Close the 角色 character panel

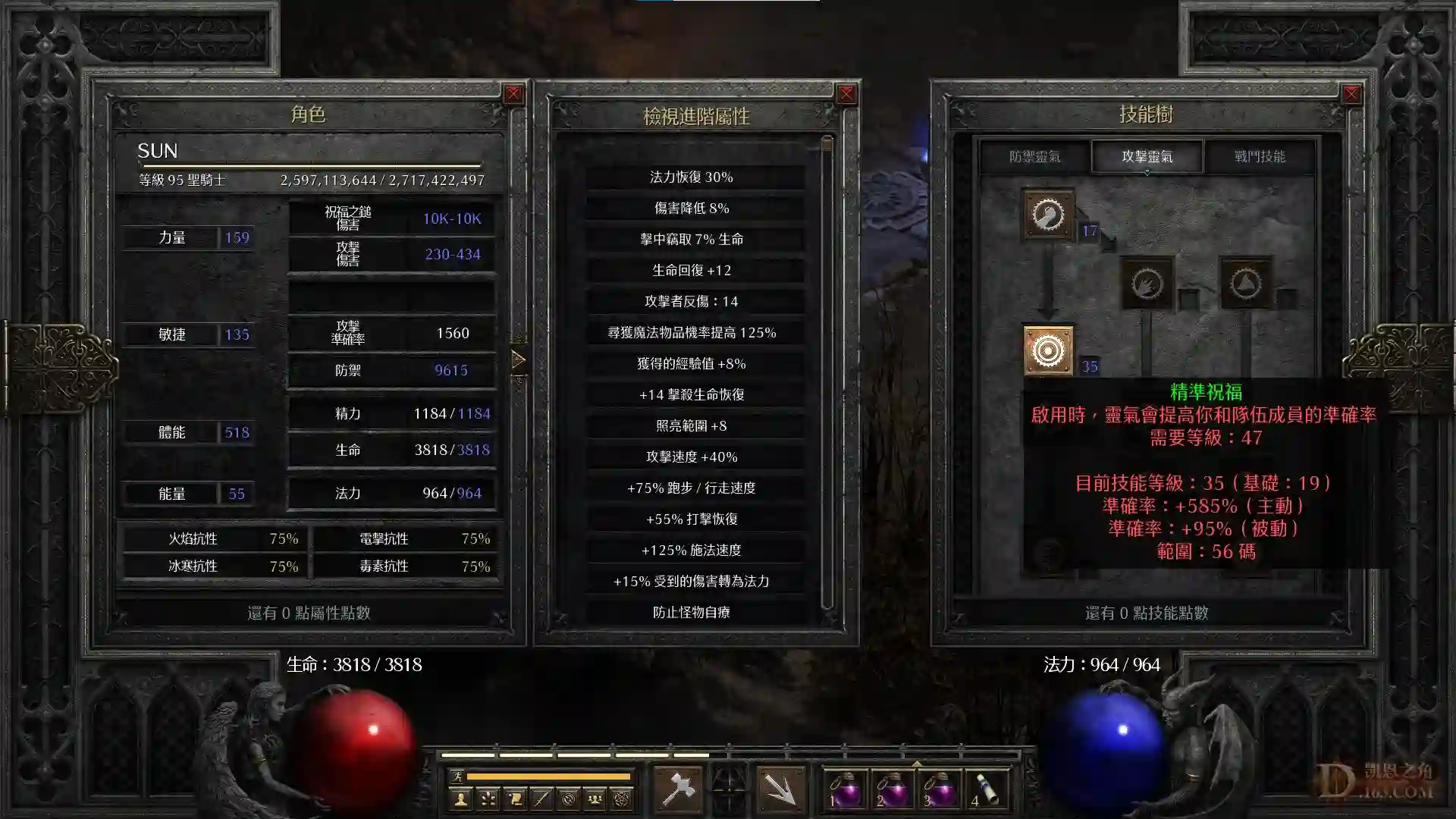tap(513, 94)
